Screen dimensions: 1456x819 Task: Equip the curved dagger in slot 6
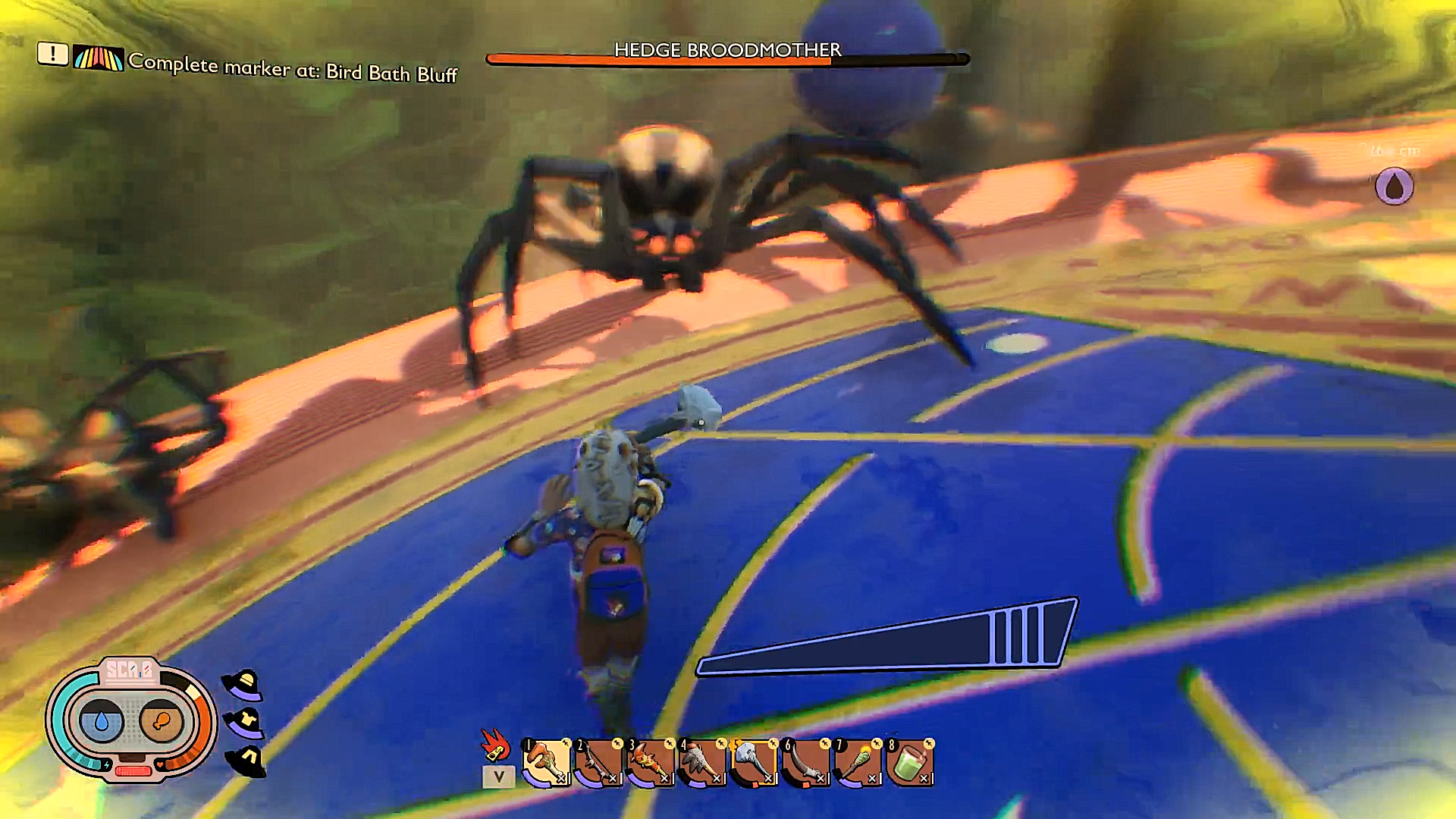point(806,762)
